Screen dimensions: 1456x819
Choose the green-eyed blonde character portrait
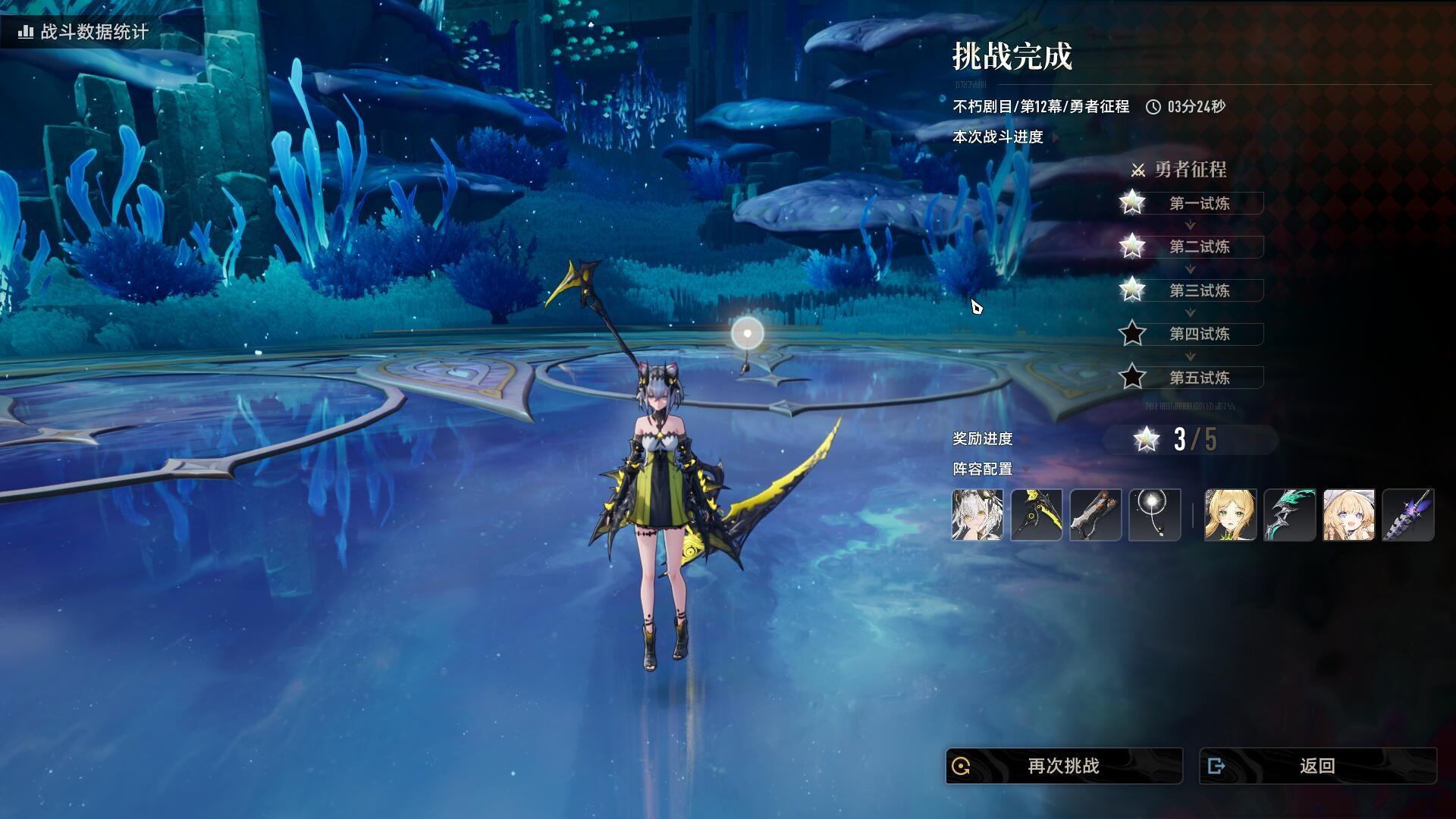tap(1230, 515)
